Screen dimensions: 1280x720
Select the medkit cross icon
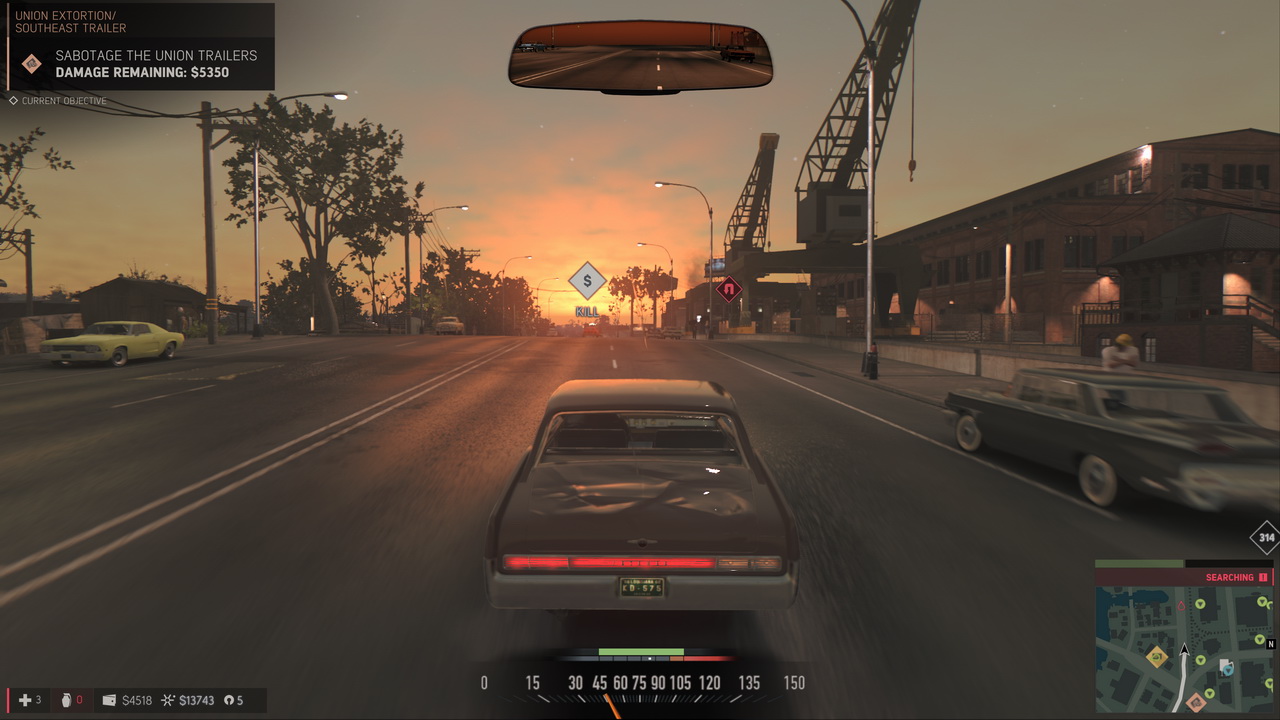[26, 700]
